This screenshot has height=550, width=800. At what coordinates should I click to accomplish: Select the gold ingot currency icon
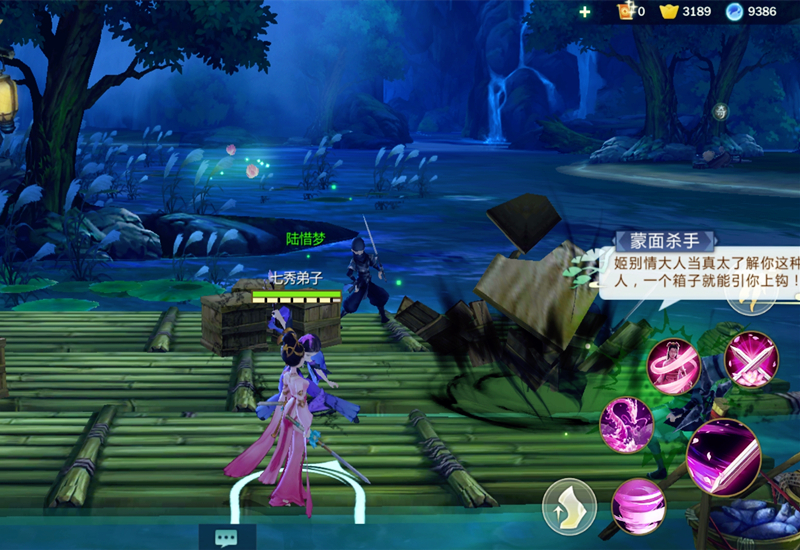coord(669,12)
